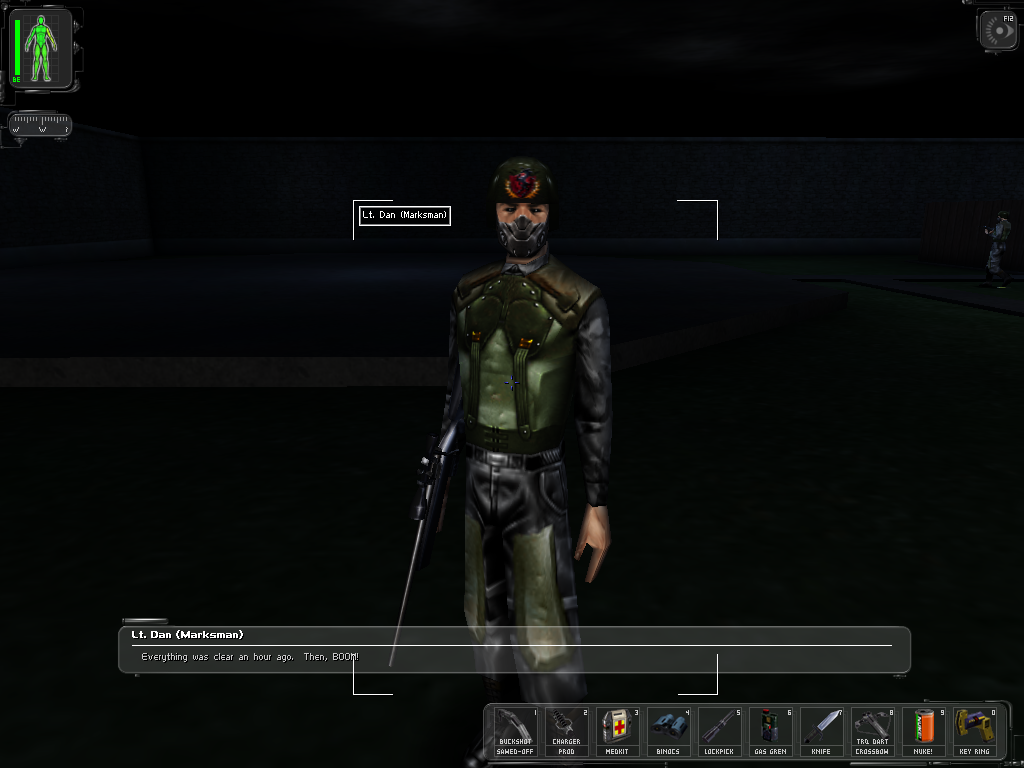Choose the Nuke! soda can slot
The width and height of the screenshot is (1024, 768).
tap(923, 731)
